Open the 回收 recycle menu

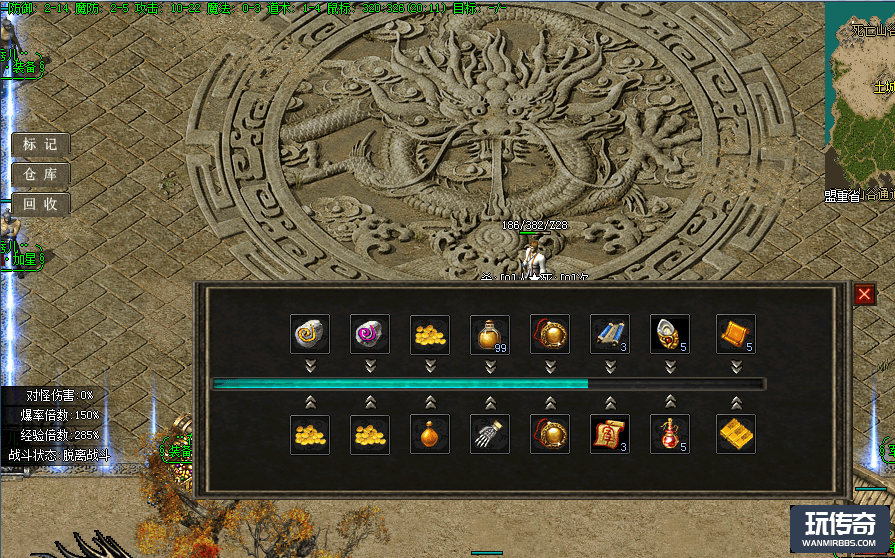(41, 204)
